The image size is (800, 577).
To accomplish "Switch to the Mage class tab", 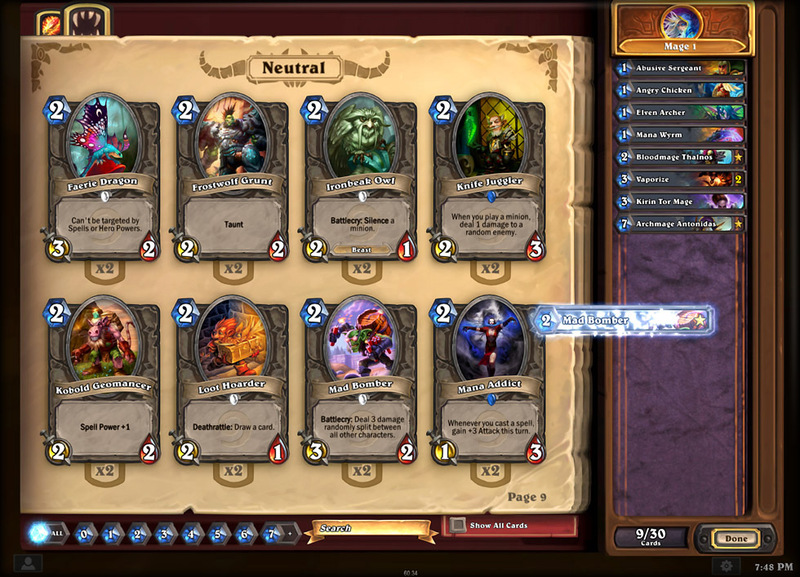I will click(49, 22).
